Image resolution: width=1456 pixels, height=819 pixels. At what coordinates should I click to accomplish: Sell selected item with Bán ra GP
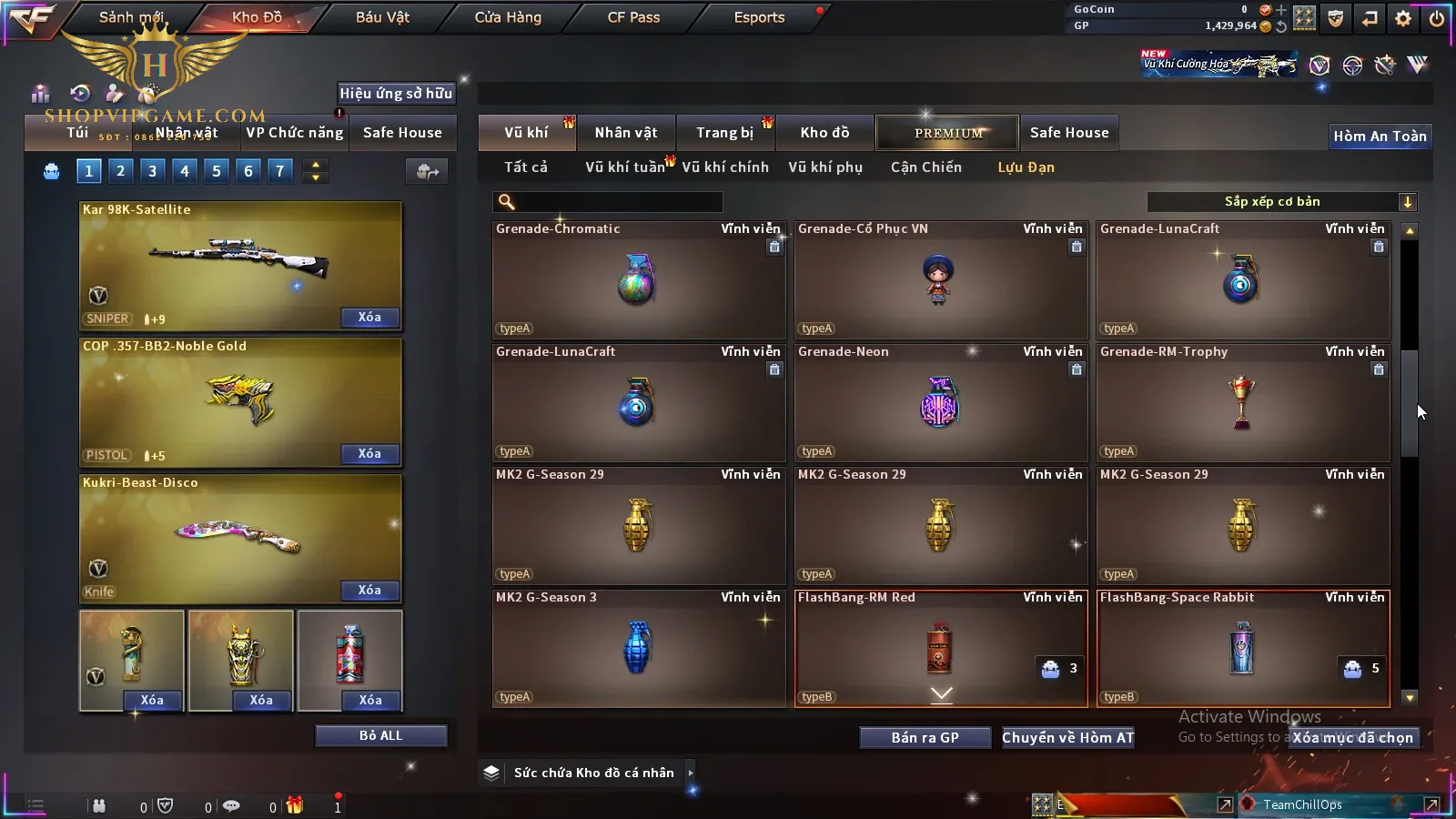(x=925, y=738)
